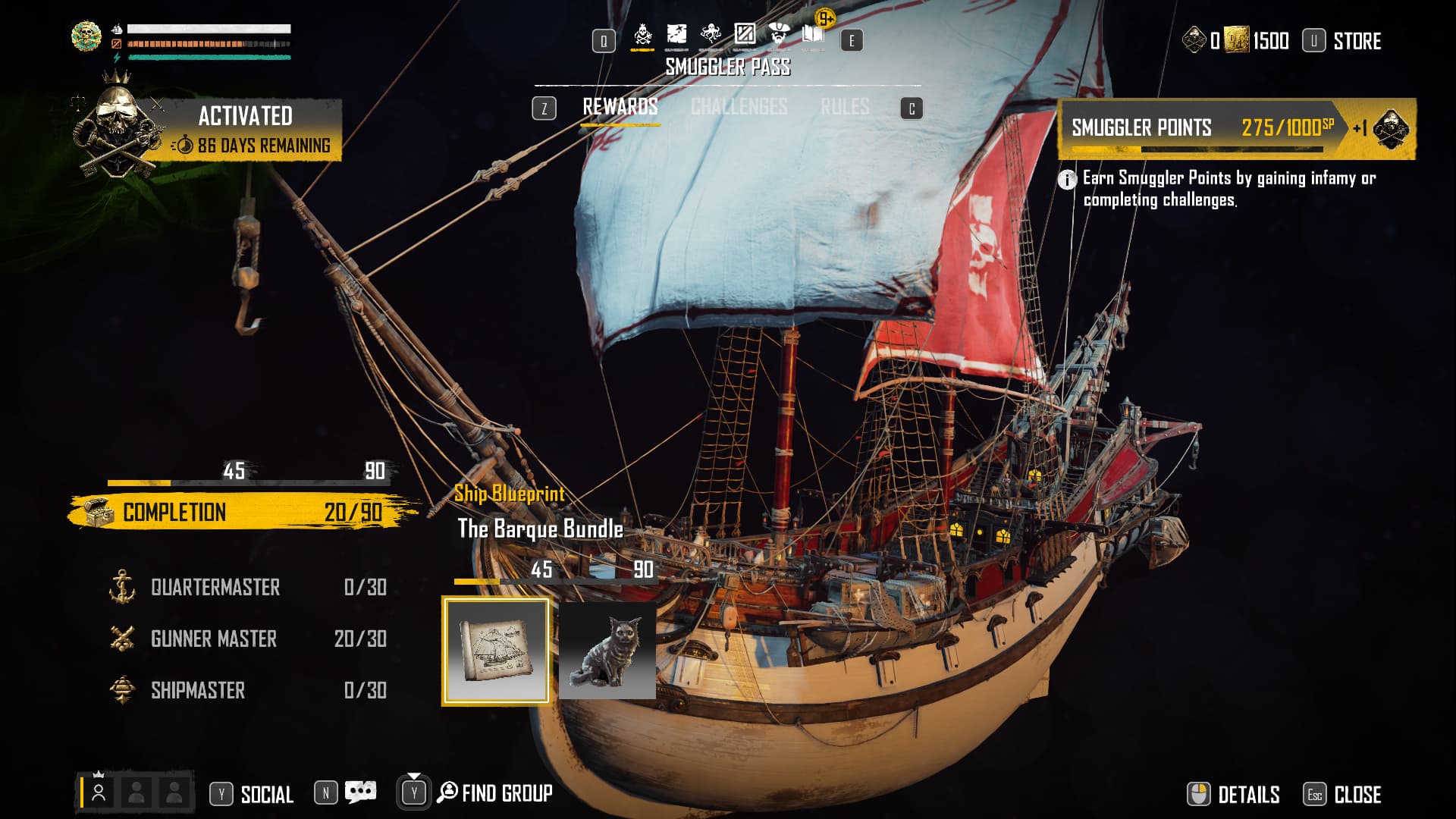Open the Store
The height and width of the screenshot is (819, 1456).
(1356, 41)
